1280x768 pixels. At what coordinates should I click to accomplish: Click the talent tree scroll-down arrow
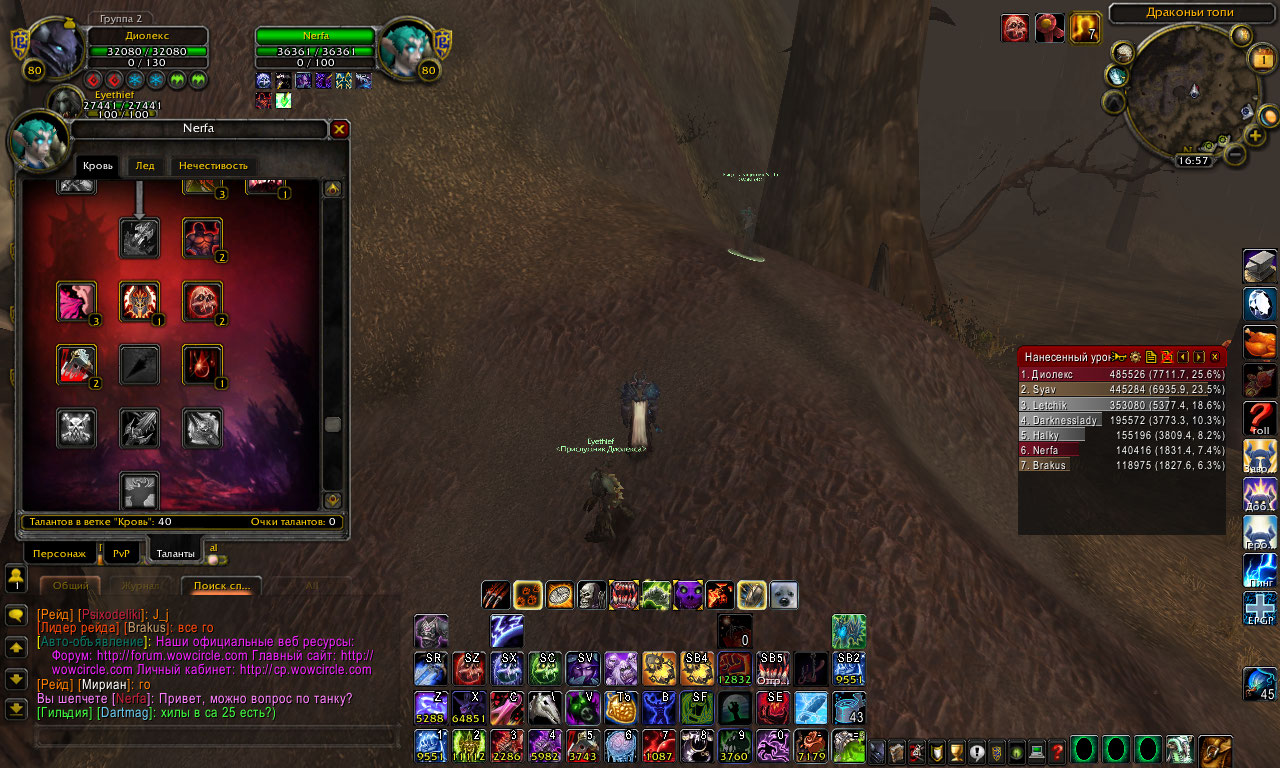333,500
